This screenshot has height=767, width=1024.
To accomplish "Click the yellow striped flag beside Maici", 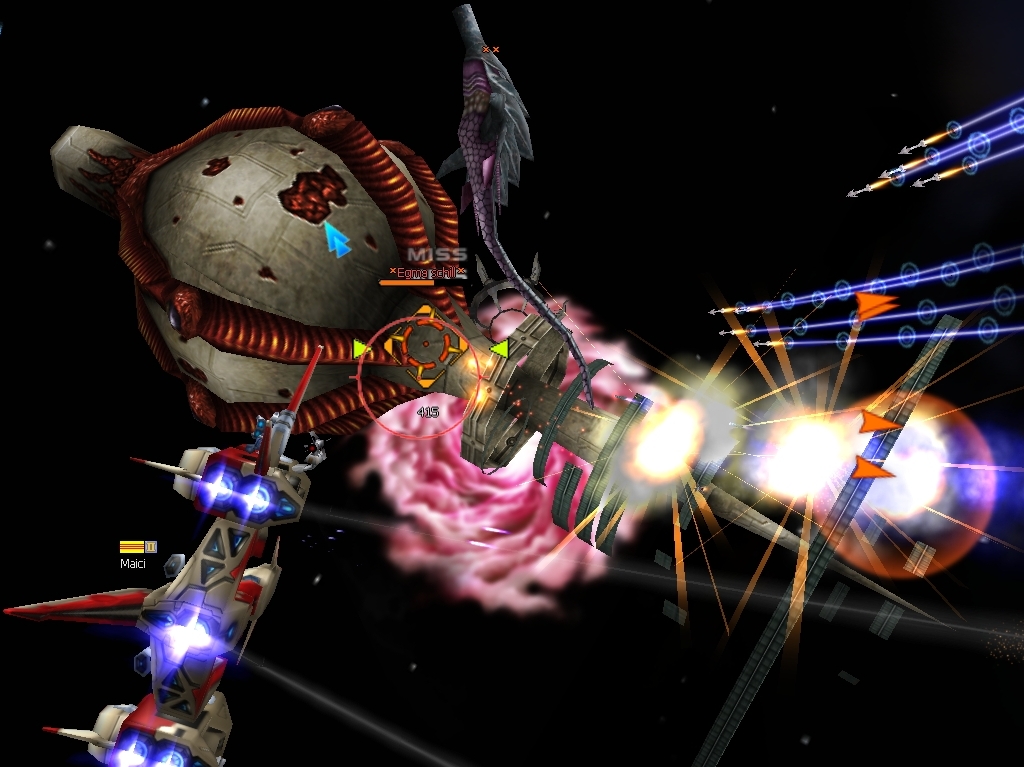I will click(x=131, y=547).
